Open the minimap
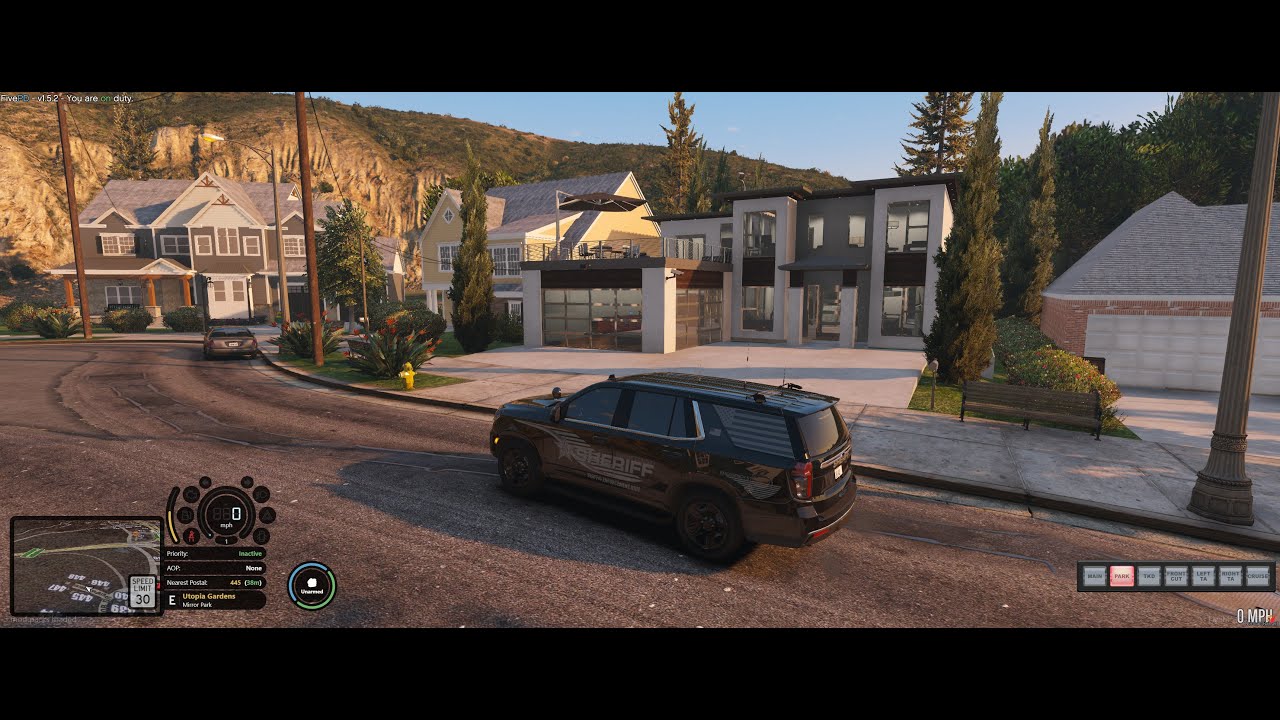Screen dimensions: 1280x720 pos(86,566)
